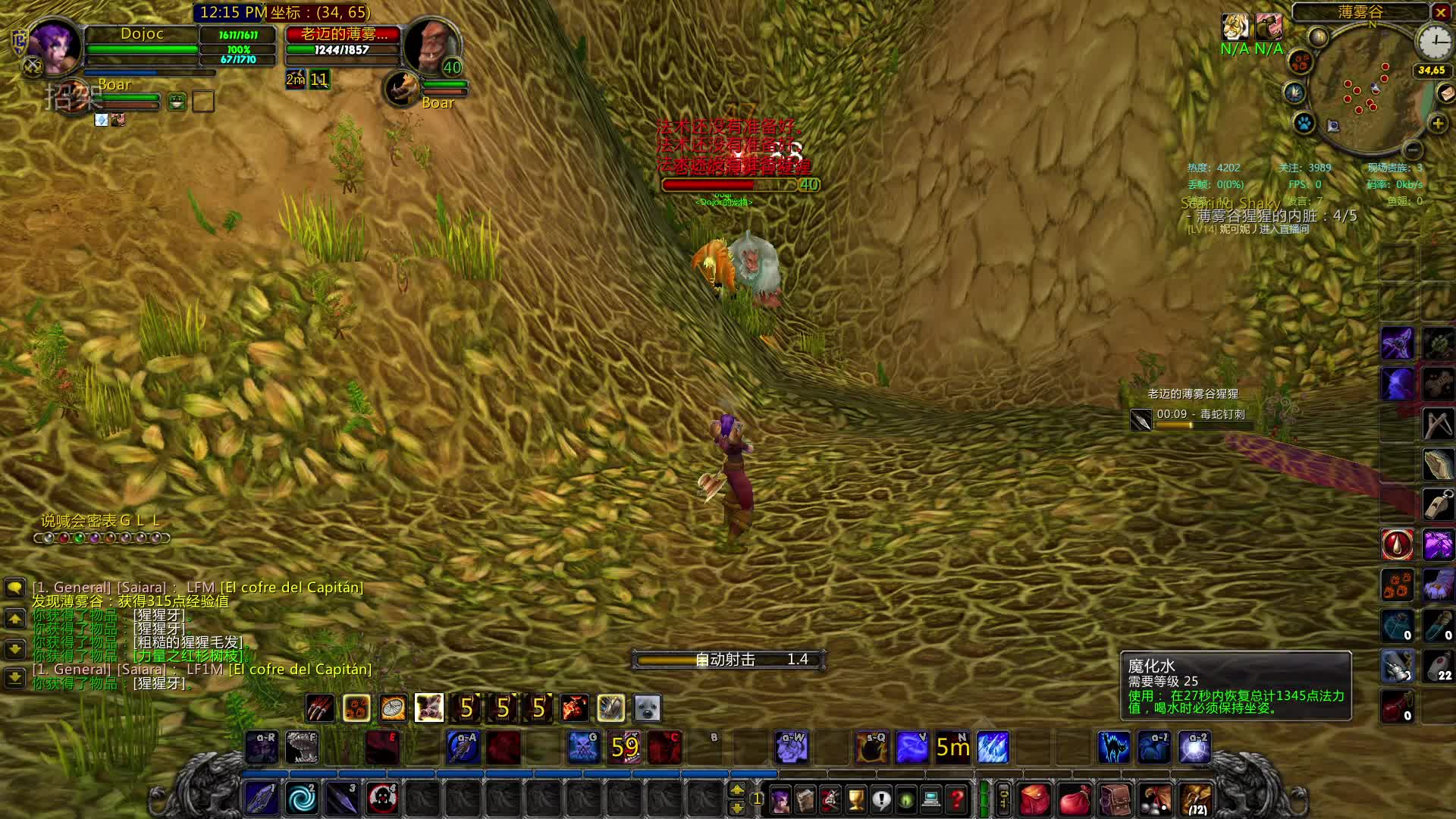The width and height of the screenshot is (1456, 819).
Task: Close the minimap with the X button
Action: (1441, 12)
